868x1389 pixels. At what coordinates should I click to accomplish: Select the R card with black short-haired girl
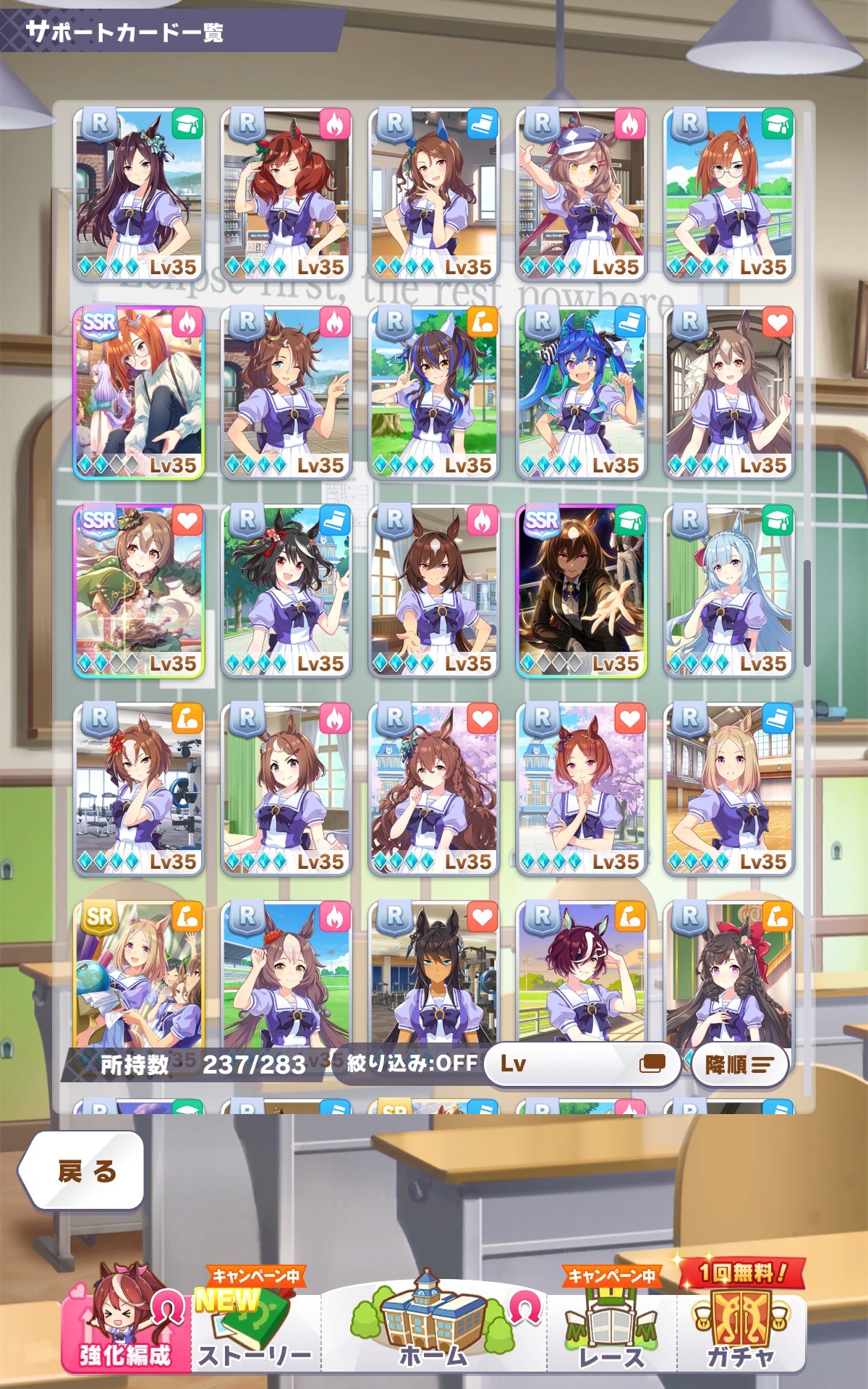pyautogui.click(x=286, y=590)
